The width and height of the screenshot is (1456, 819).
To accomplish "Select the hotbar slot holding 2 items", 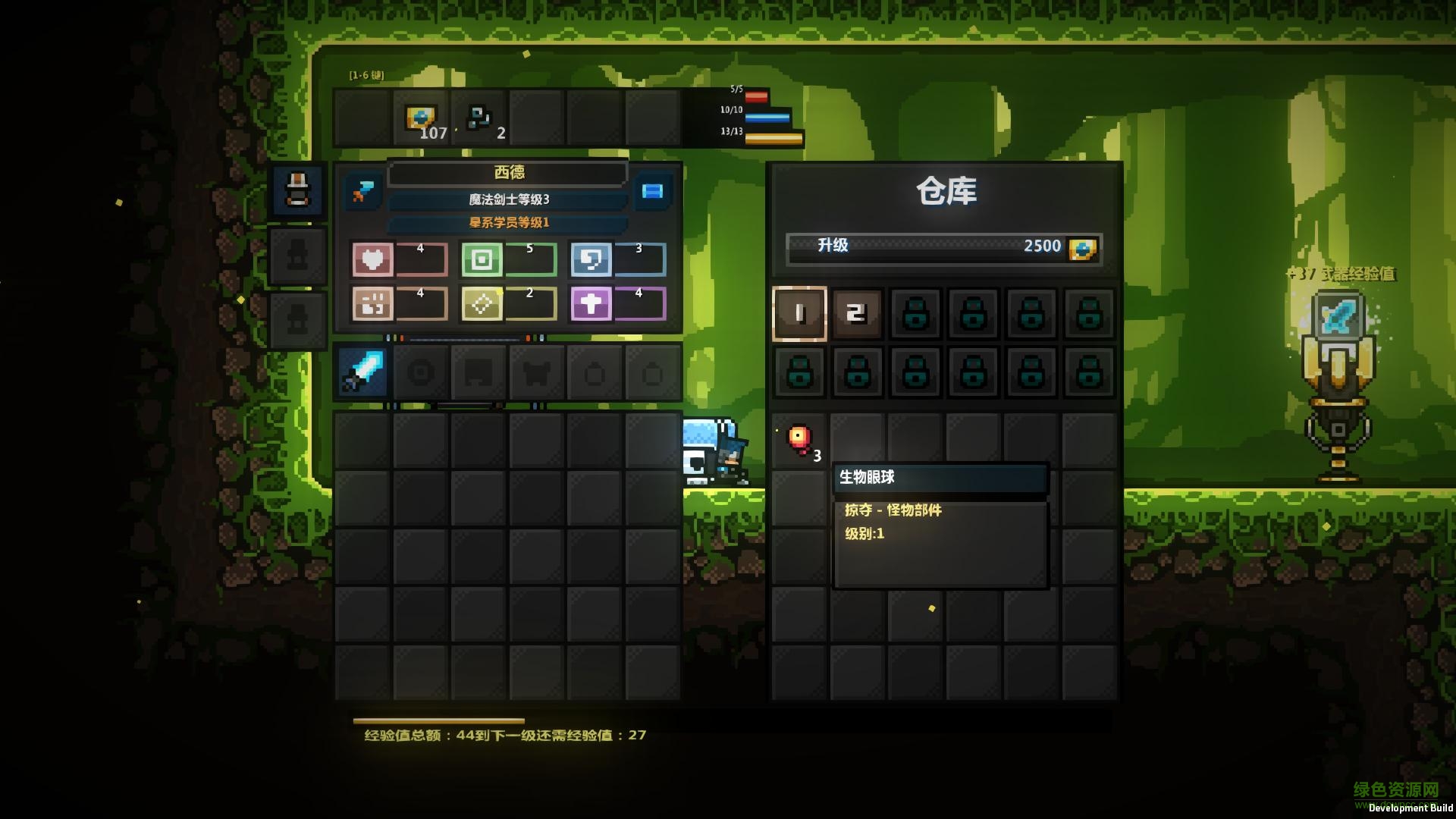I will pos(479,118).
